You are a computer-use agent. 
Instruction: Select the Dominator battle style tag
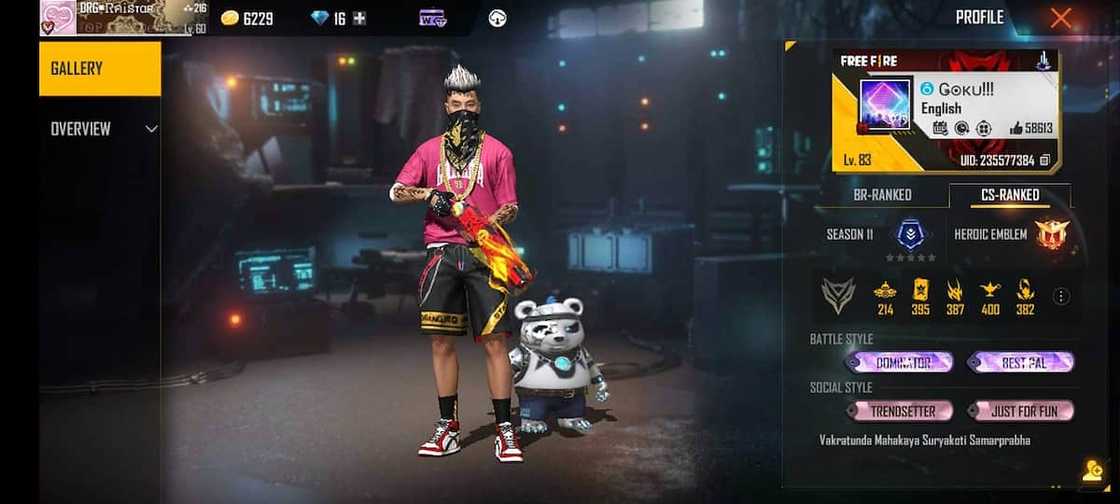coord(900,362)
